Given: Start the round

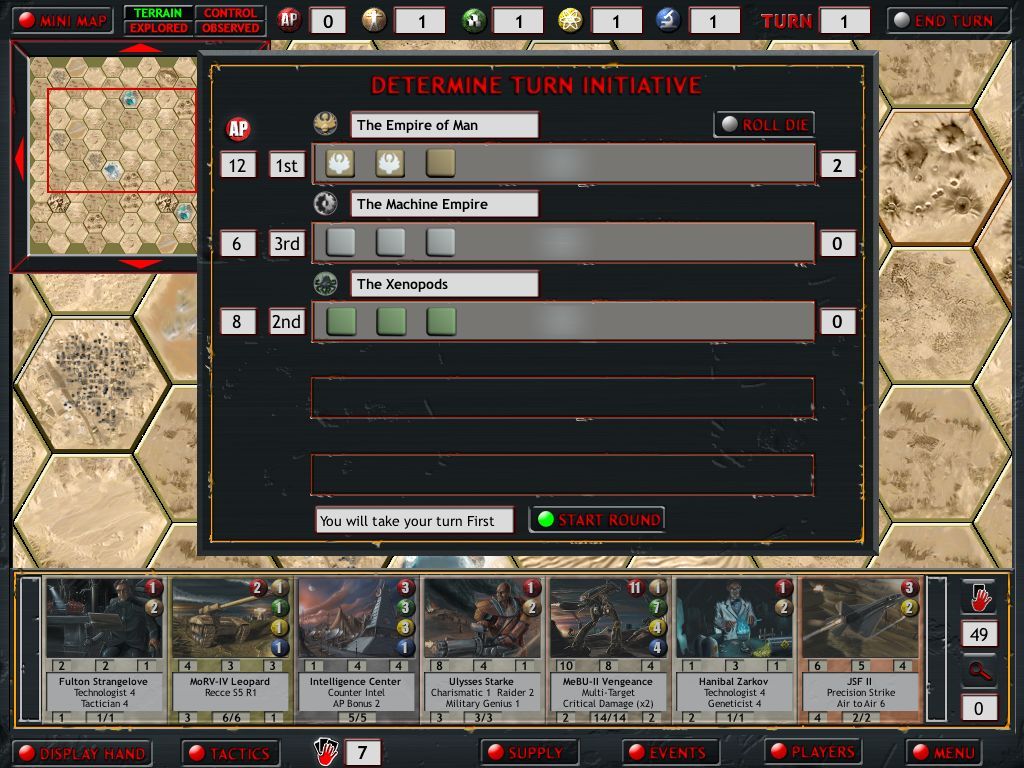Looking at the screenshot, I should 597,520.
